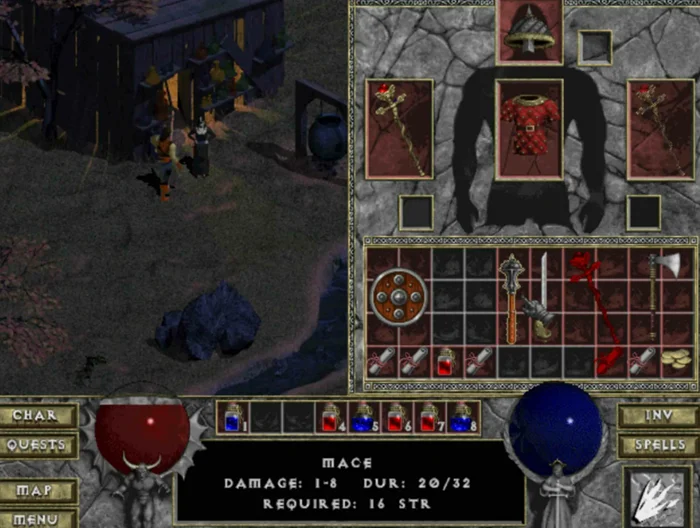The width and height of the screenshot is (700, 528).
Task: Pick up the equipped red armor
Action: (x=529, y=129)
